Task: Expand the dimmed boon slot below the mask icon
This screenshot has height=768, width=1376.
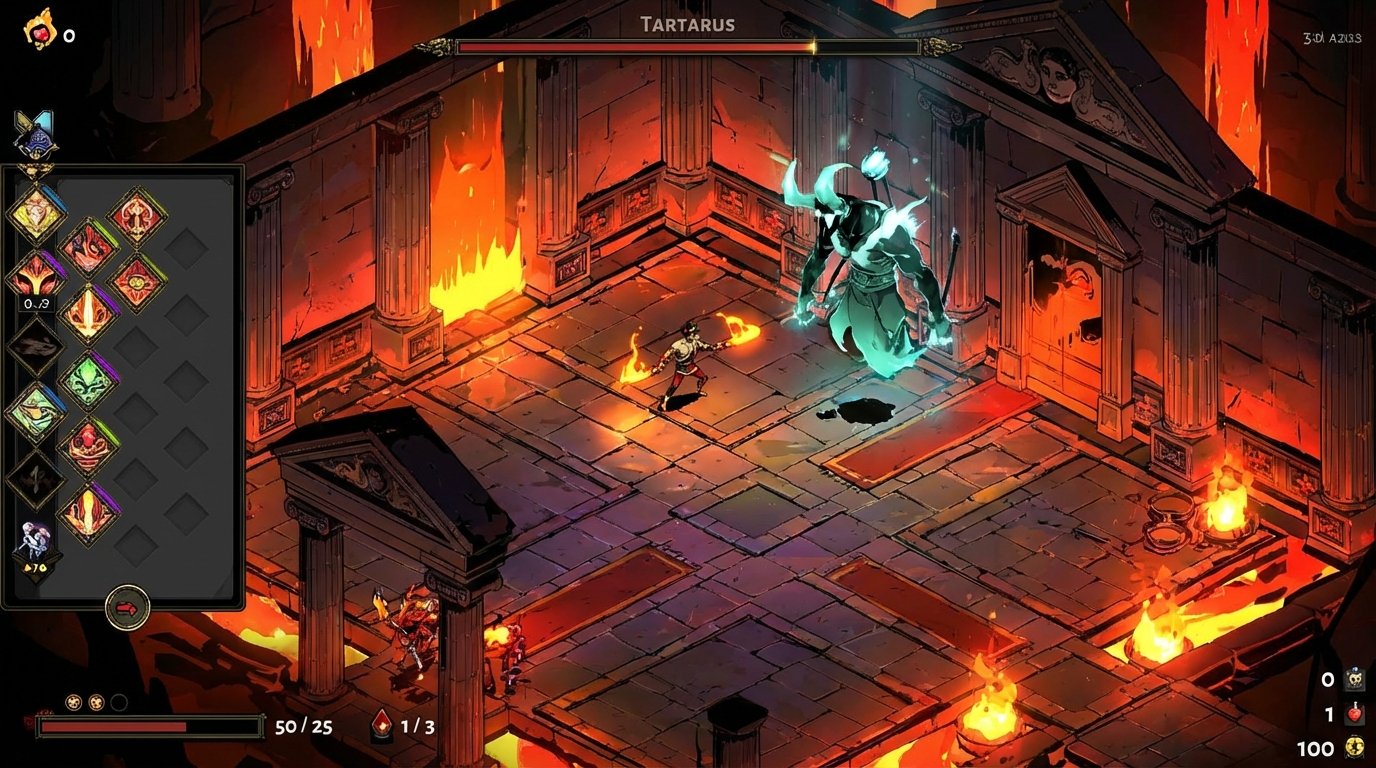Action: pos(35,345)
